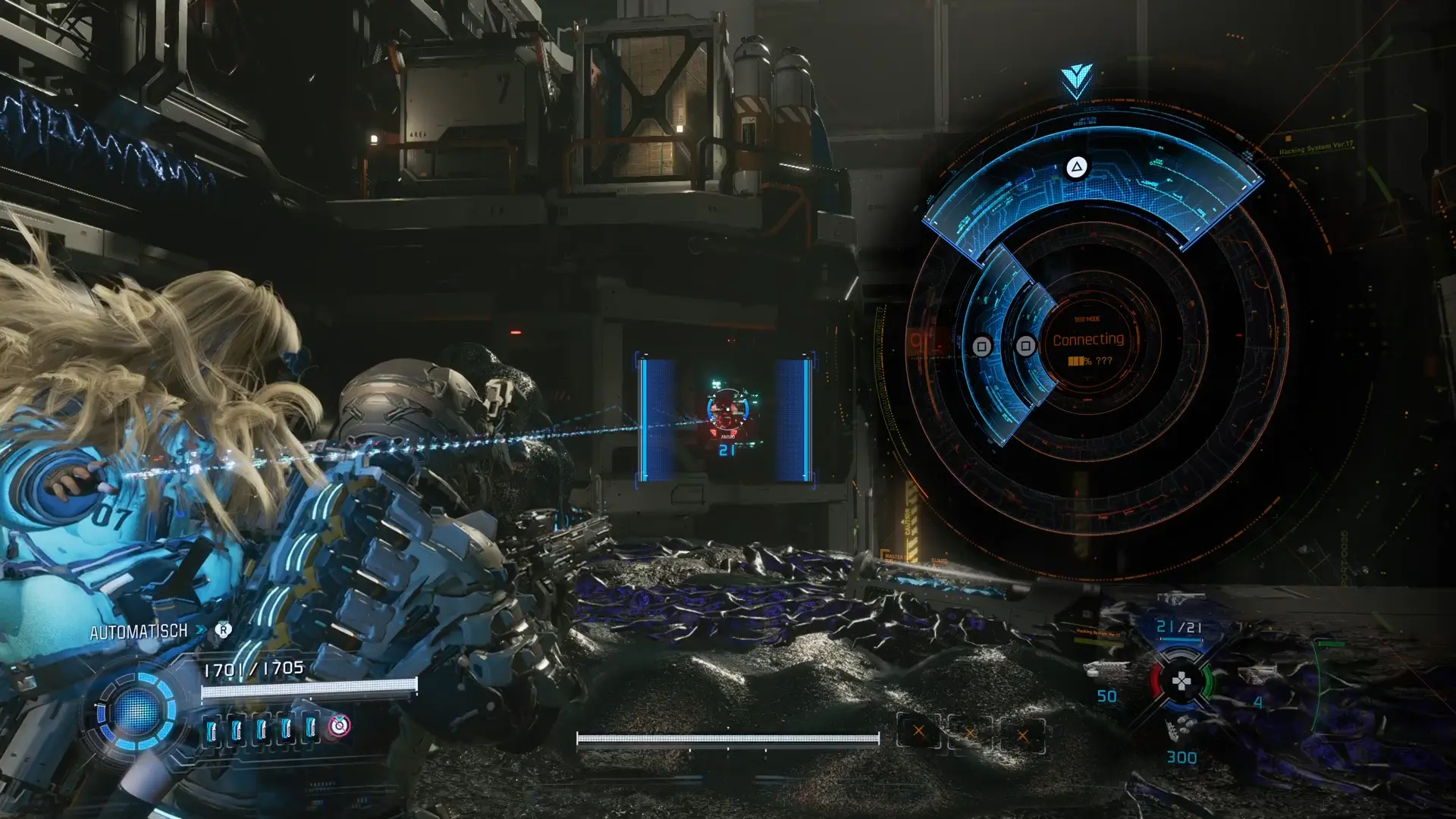
Task: Click the blue circular energy core gauge
Action: 137,713
